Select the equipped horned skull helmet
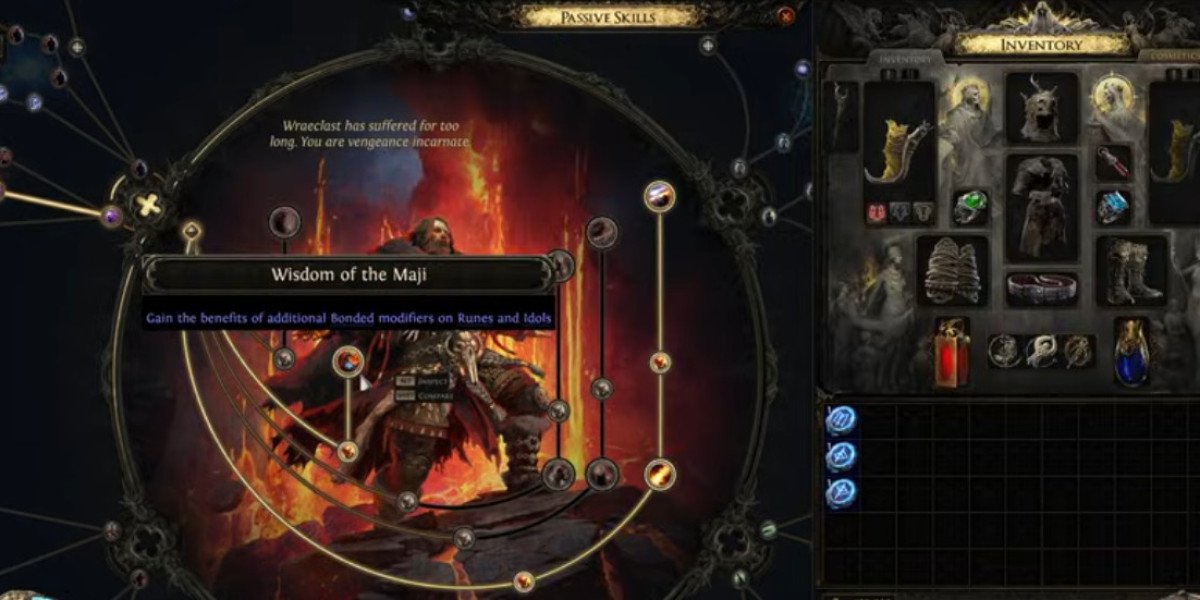This screenshot has height=600, width=1200. pyautogui.click(x=1041, y=107)
